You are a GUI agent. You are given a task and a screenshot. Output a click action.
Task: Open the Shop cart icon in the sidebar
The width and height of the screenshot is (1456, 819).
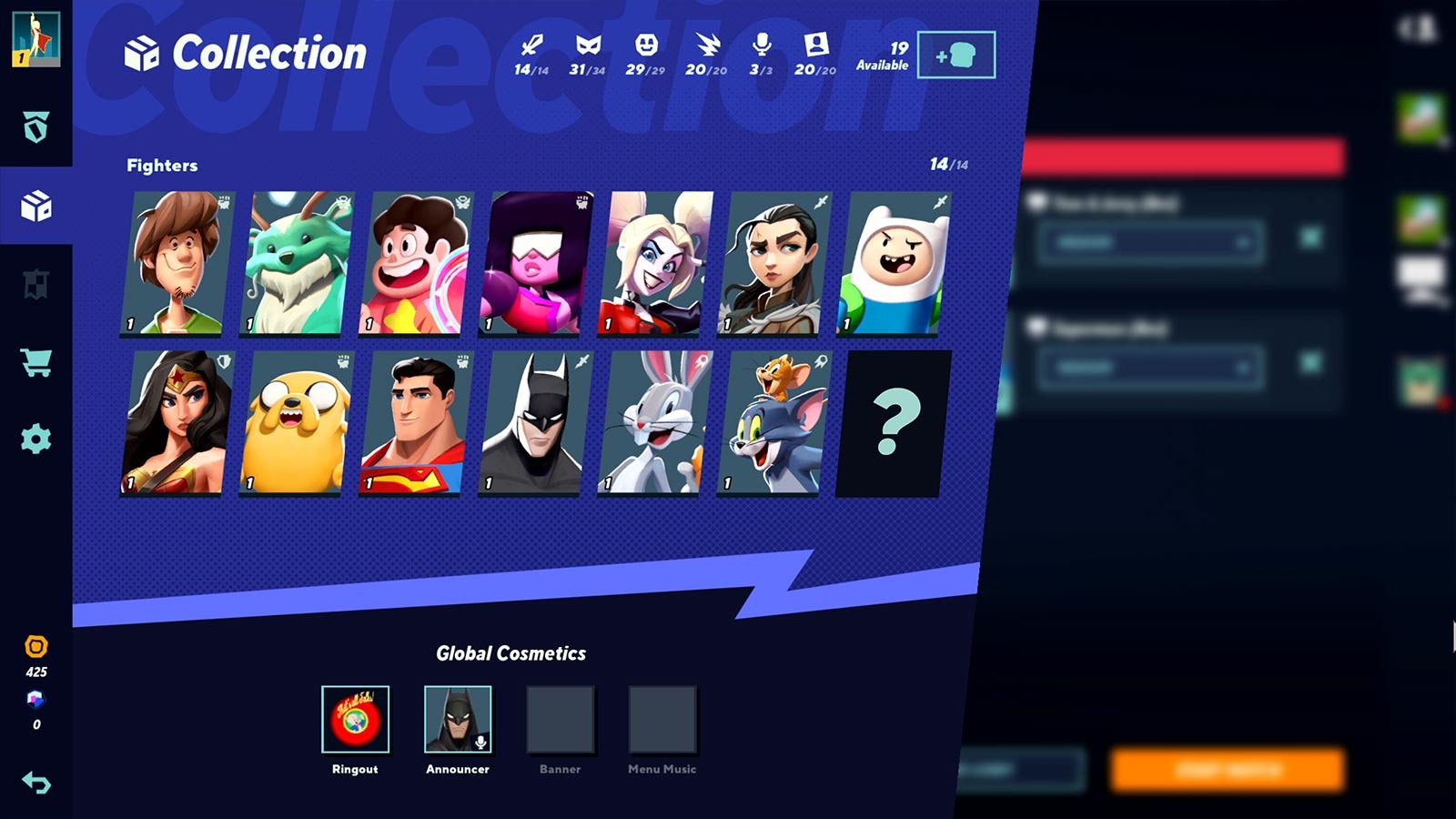tap(36, 362)
